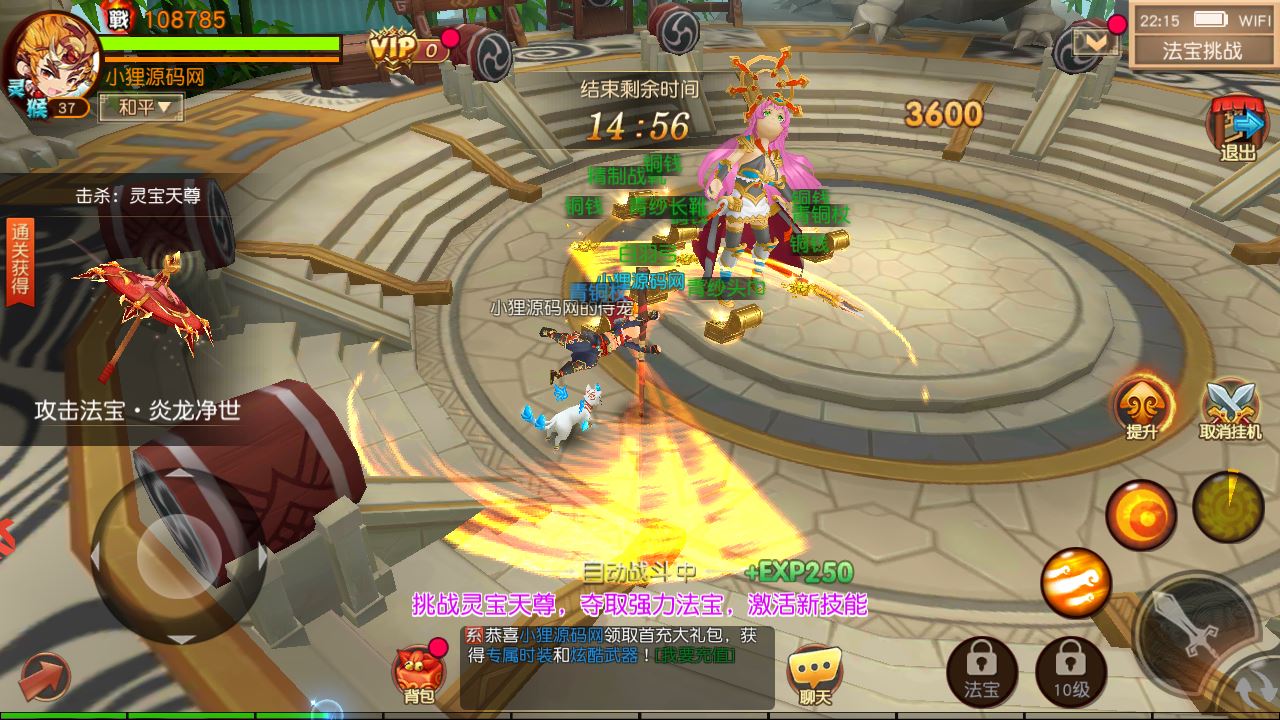Tap the red arrow button at bottom-left
1280x720 pixels.
pos(43,677)
